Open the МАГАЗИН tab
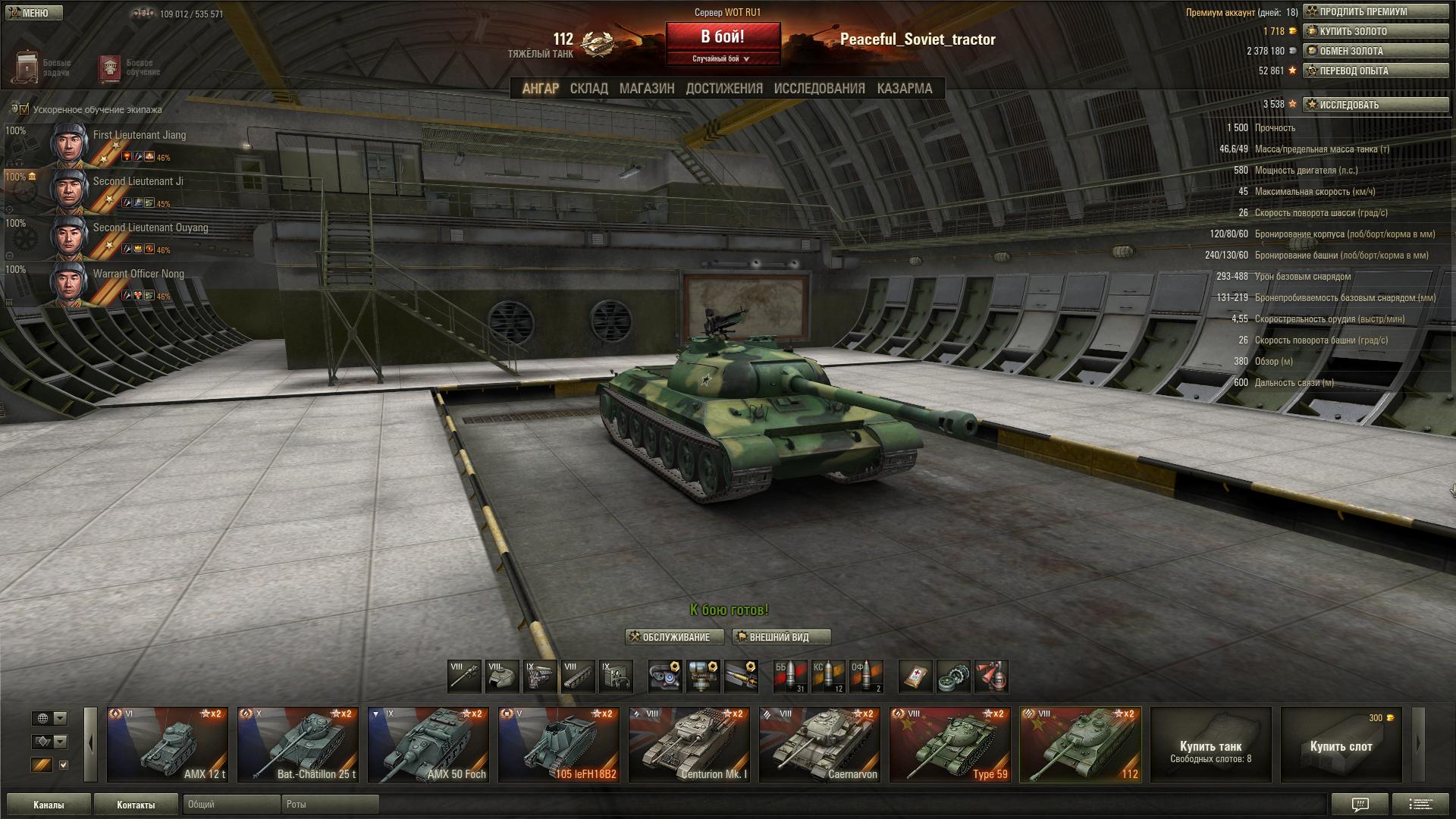 click(646, 89)
